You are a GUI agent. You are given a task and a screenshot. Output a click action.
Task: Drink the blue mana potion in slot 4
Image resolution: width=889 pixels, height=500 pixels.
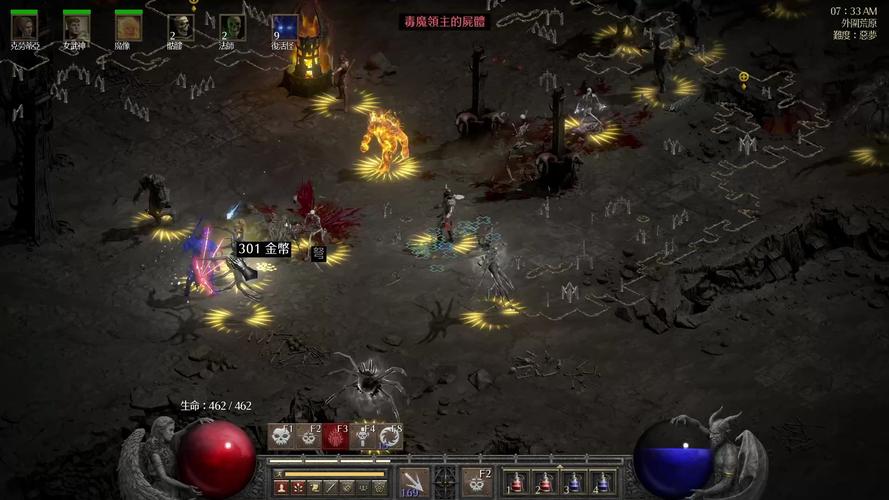click(x=602, y=483)
